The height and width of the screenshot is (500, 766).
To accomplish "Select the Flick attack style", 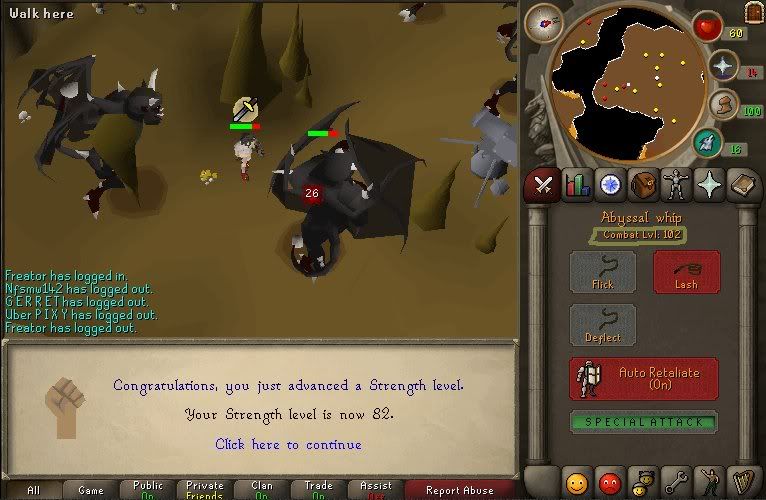I will pos(602,272).
